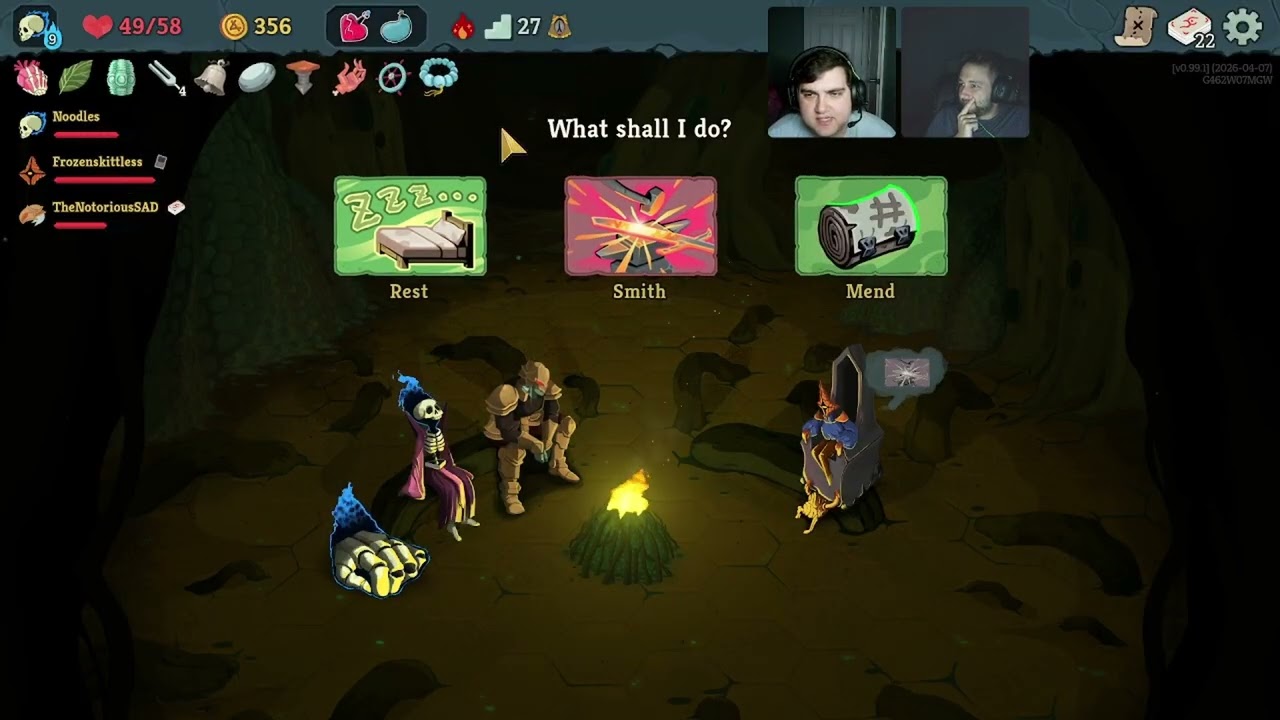The height and width of the screenshot is (720, 1280).
Task: Inspect the green barrel relic
Action: coord(120,77)
